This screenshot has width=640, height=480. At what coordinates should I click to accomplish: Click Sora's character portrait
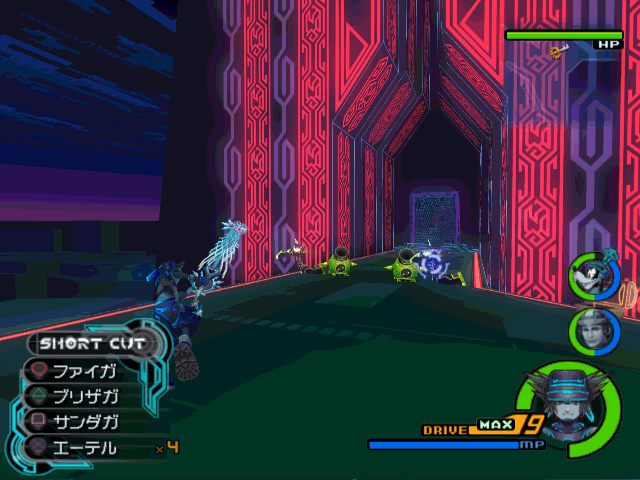click(563, 398)
